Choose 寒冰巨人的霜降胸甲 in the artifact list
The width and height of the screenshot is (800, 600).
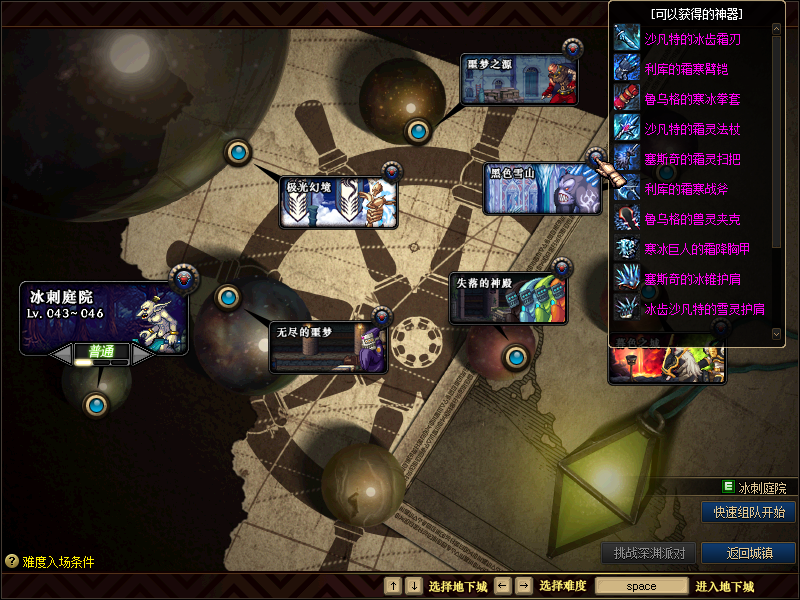(696, 249)
